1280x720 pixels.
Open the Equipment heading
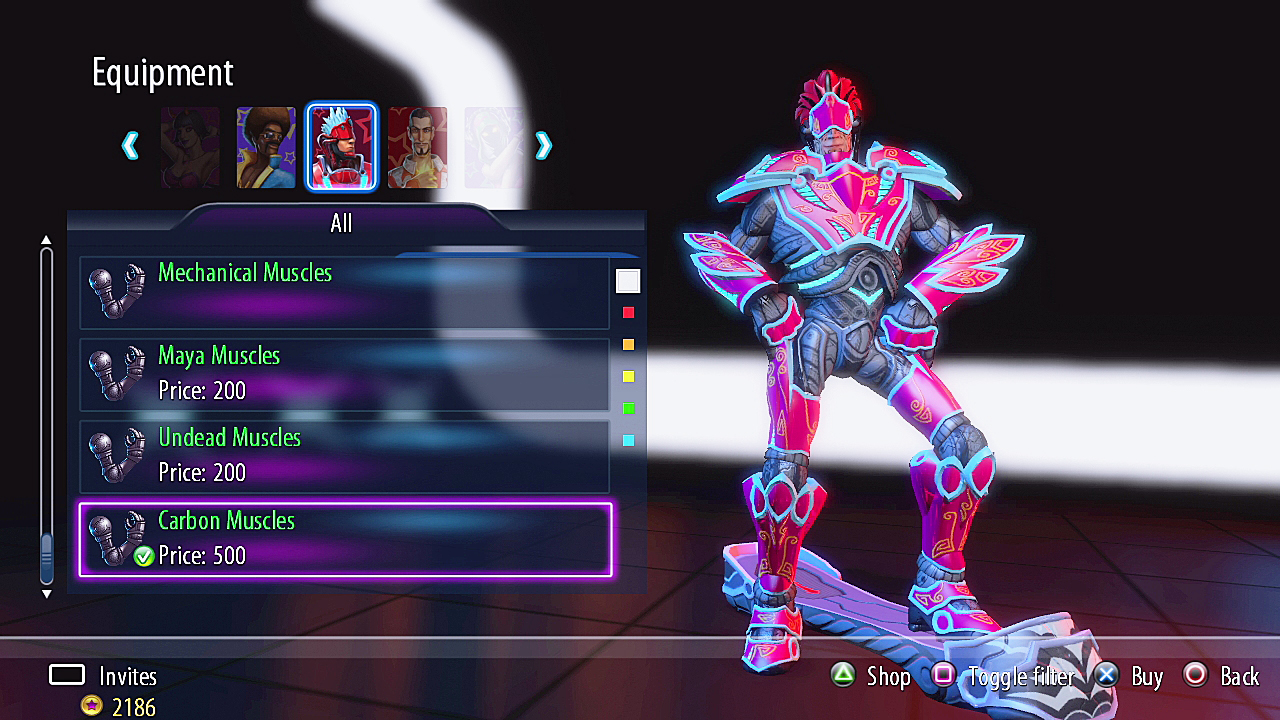pos(162,73)
